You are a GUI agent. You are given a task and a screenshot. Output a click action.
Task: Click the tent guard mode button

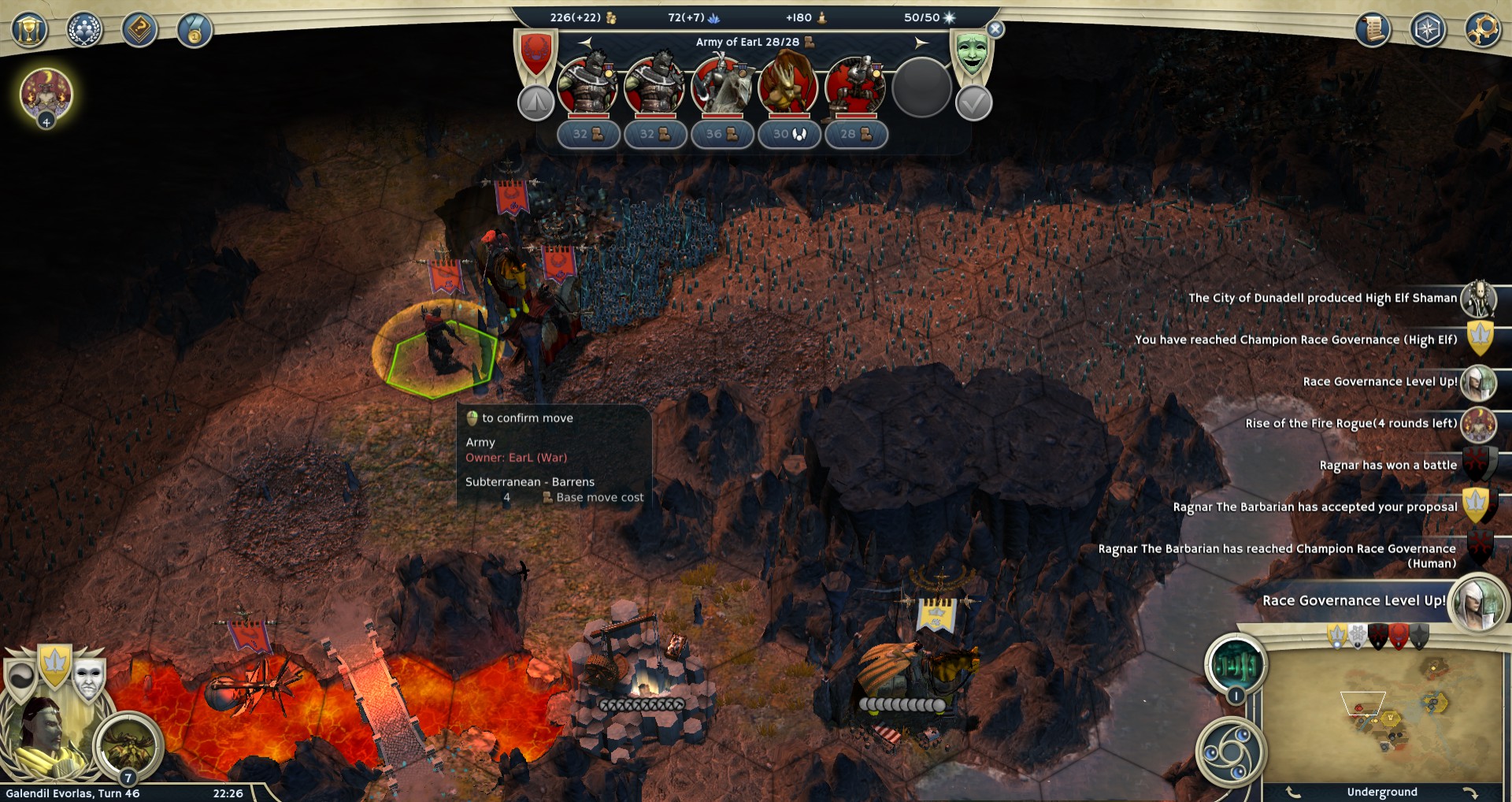point(535,103)
